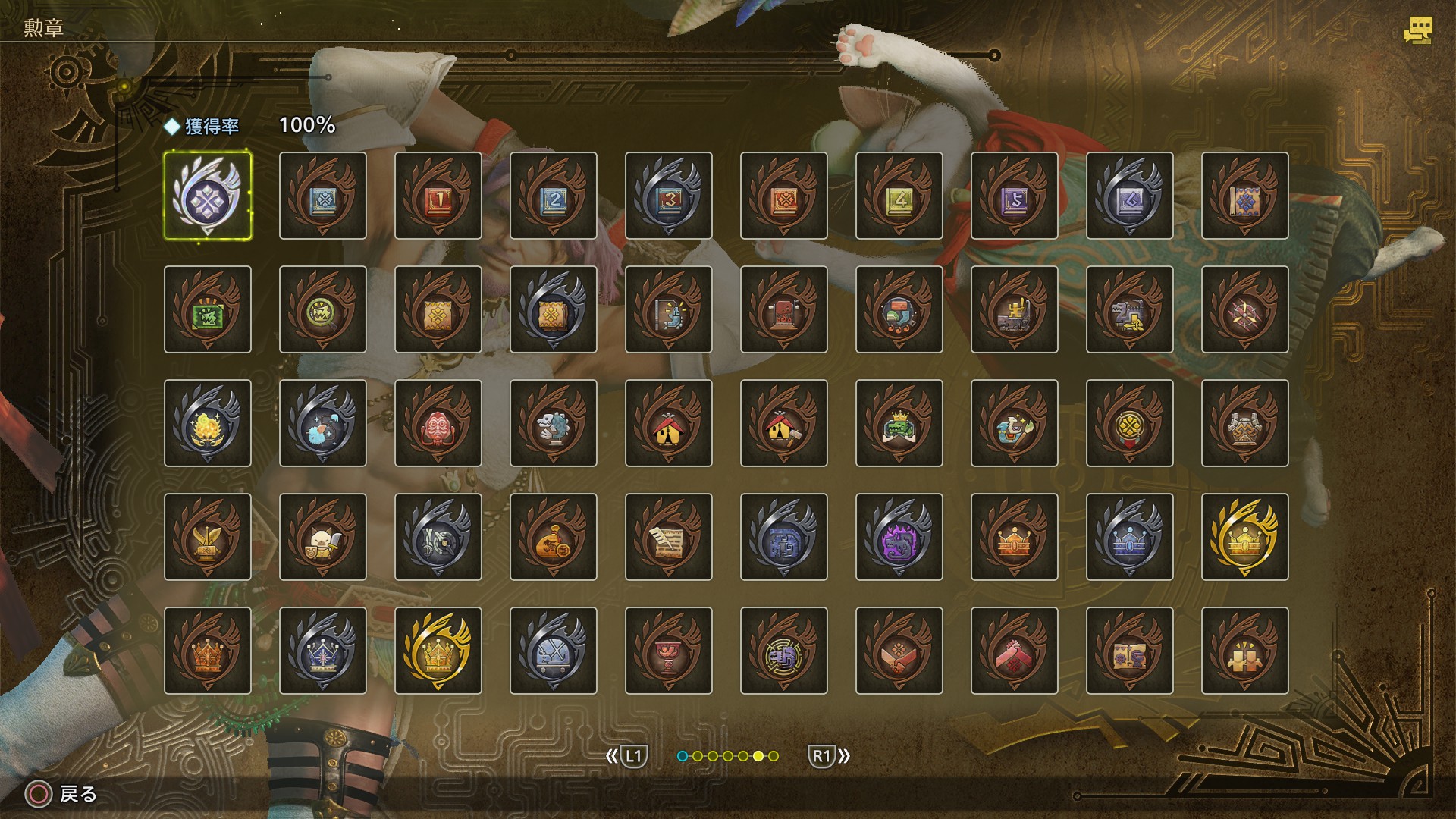Image resolution: width=1456 pixels, height=819 pixels.
Task: Select the blue scroll medal
Action: tap(1245, 196)
